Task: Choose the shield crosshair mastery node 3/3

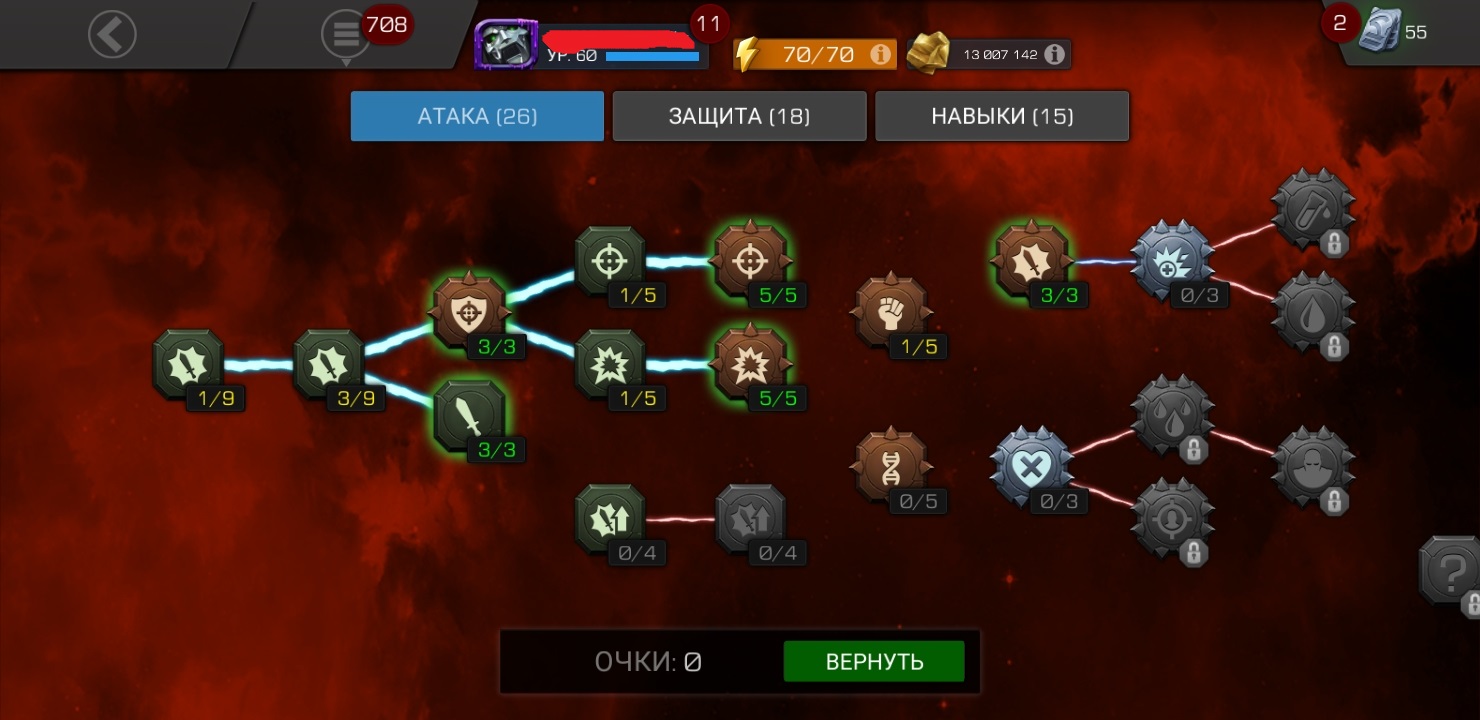Action: [x=468, y=312]
